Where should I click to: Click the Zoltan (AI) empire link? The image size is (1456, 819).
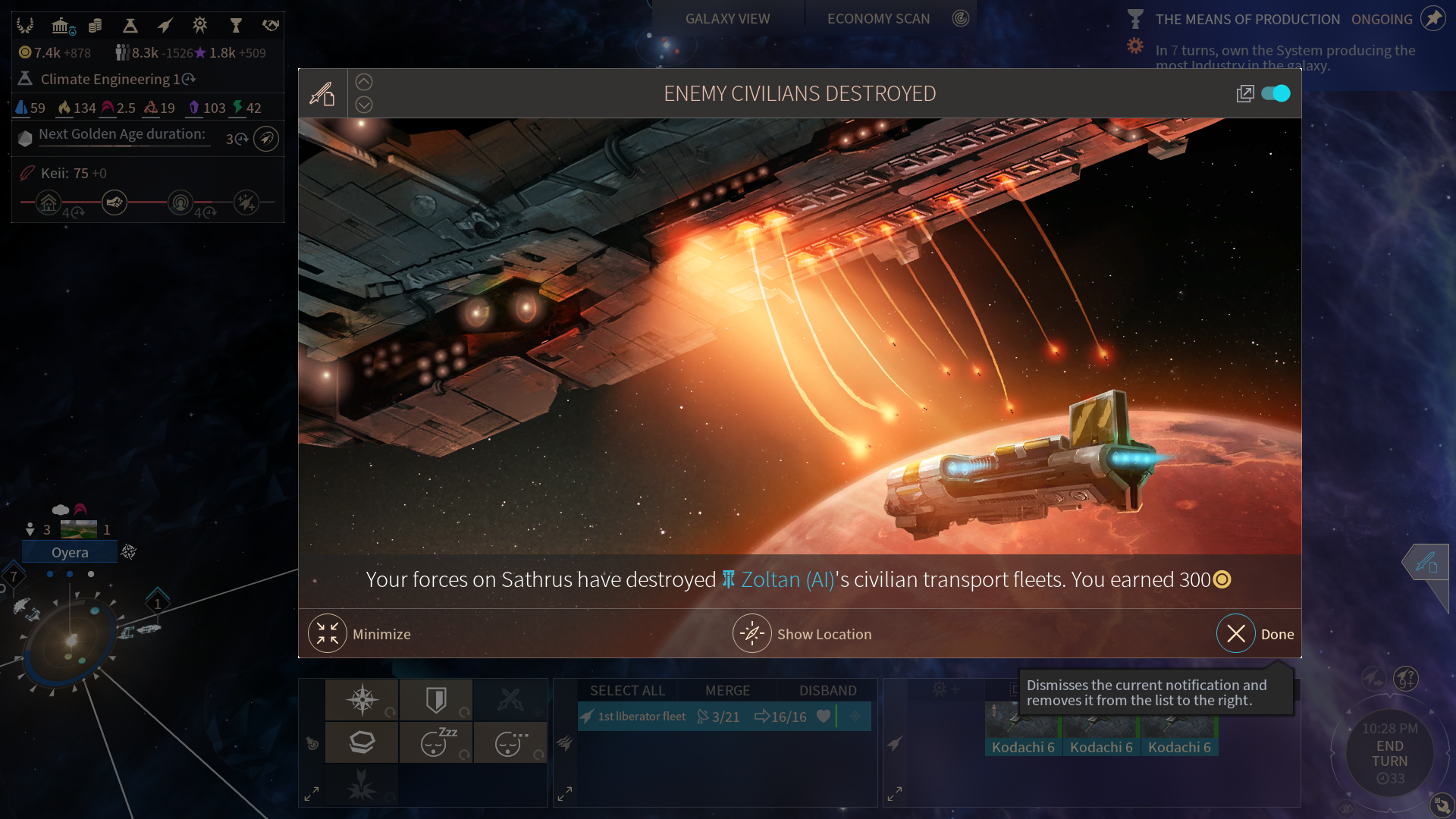pyautogui.click(x=787, y=580)
